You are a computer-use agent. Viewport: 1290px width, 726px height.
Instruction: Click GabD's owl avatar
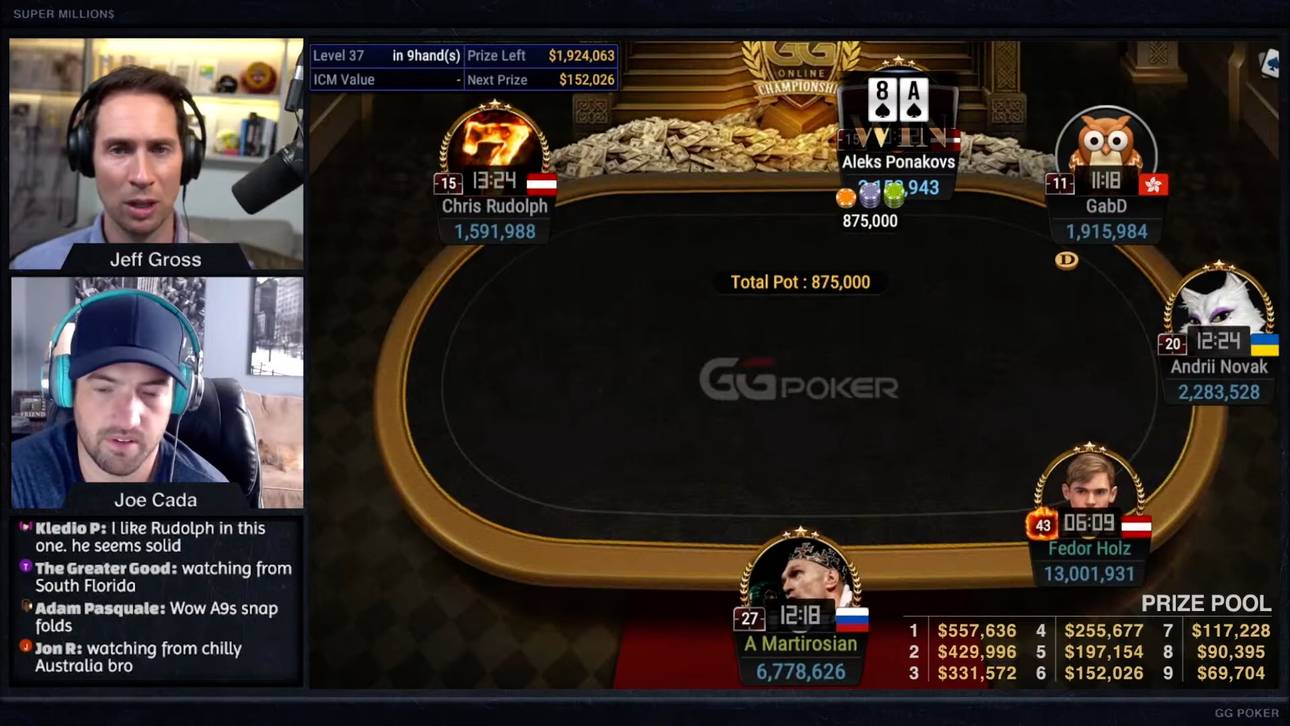point(1106,145)
